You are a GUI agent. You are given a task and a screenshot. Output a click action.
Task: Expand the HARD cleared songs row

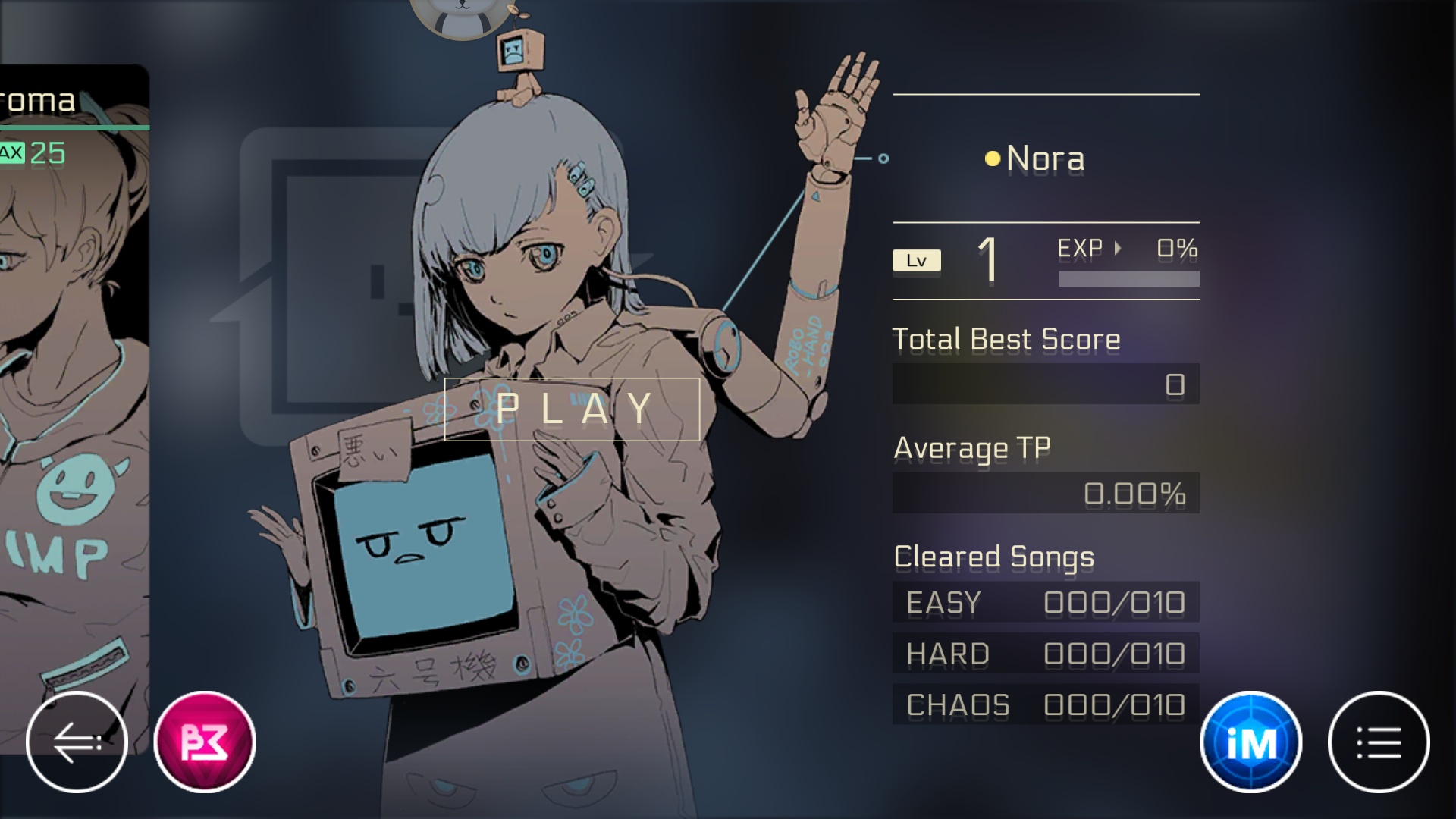coord(1046,654)
